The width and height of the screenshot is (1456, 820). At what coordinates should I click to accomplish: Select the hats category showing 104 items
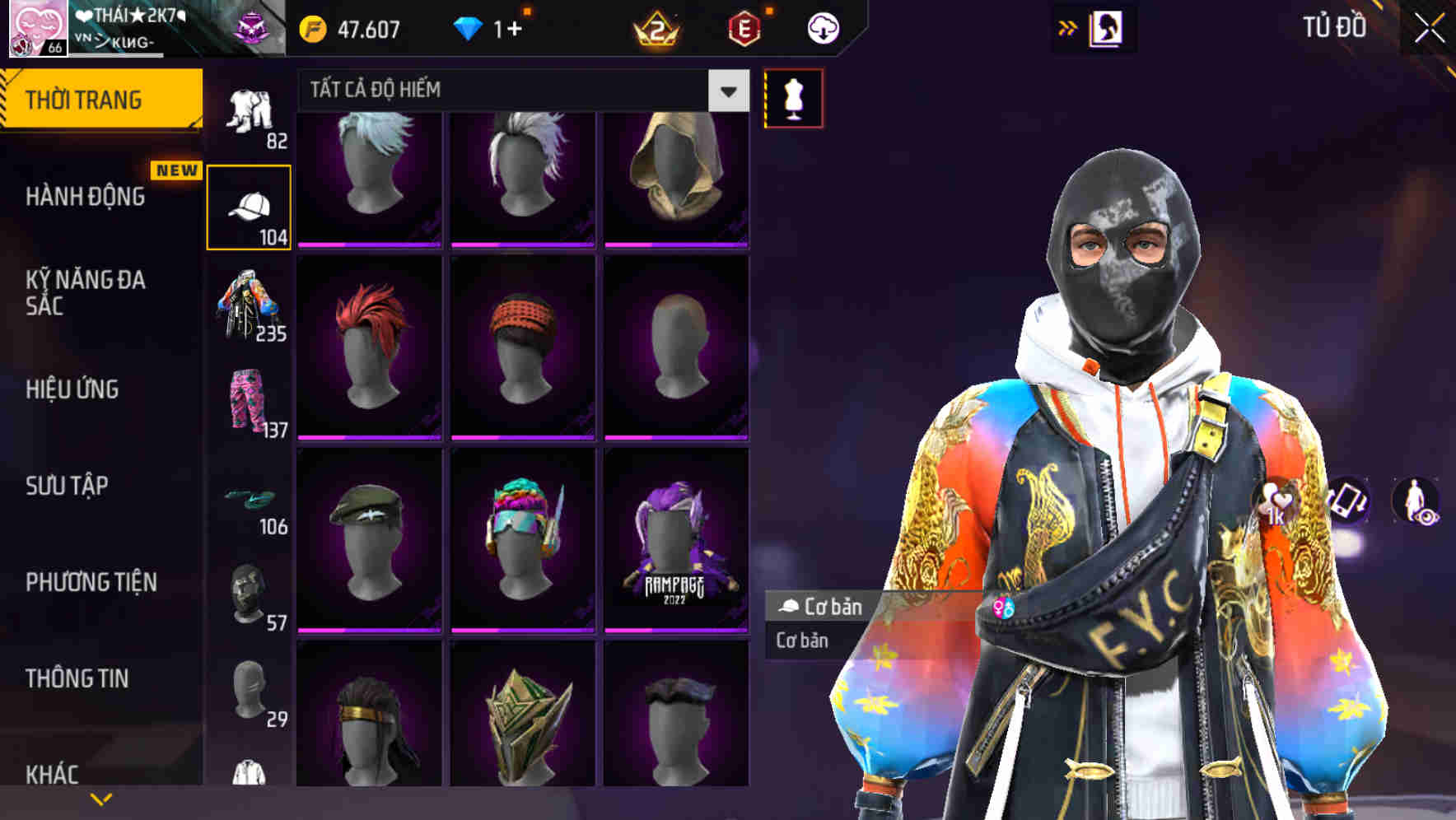(x=250, y=204)
